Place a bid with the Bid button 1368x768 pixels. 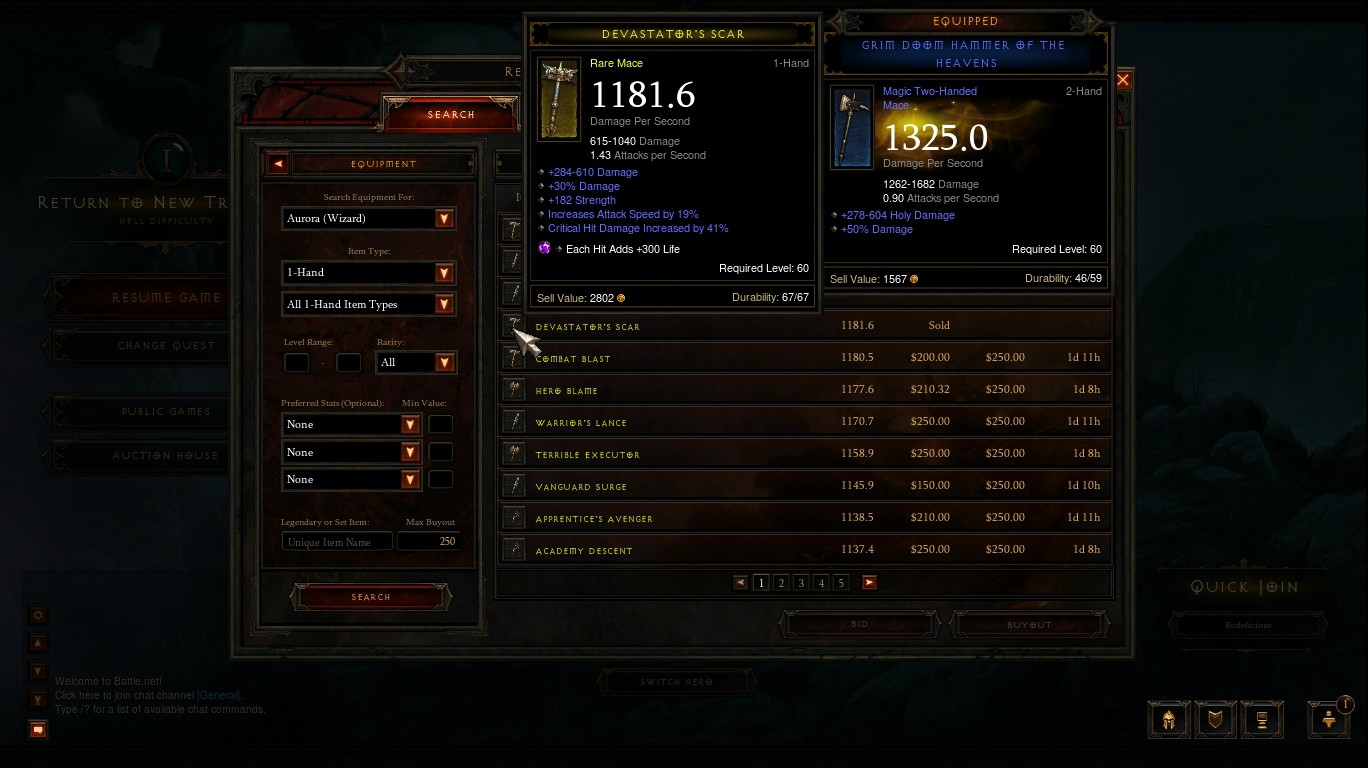(x=859, y=624)
